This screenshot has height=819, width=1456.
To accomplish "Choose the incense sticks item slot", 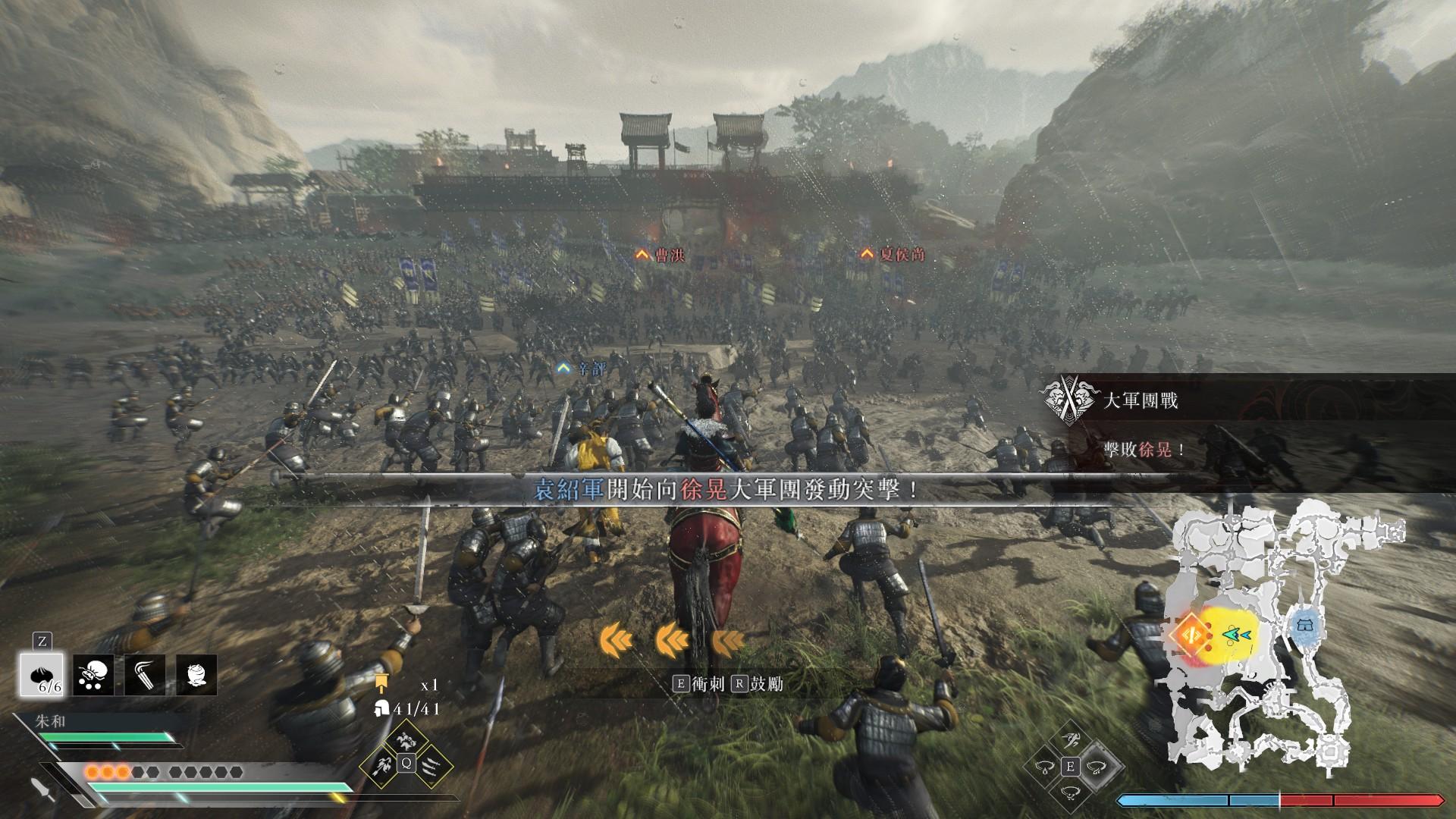I will (x=145, y=674).
